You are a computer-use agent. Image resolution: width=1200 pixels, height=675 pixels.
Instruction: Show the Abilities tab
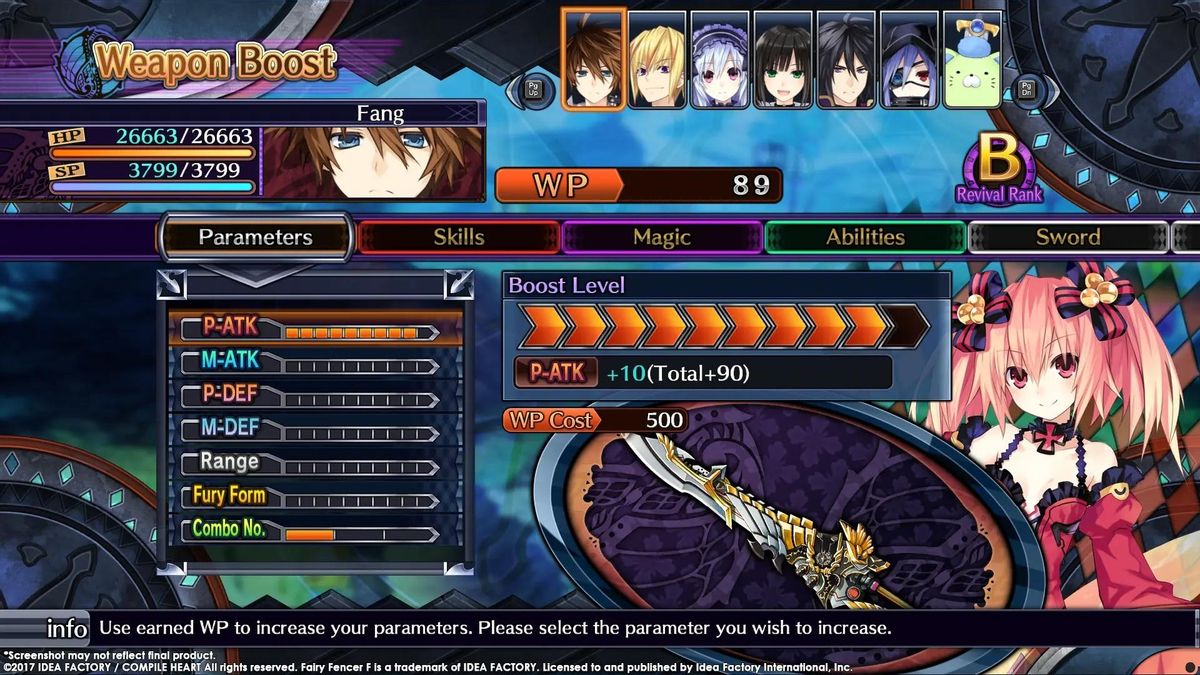[865, 237]
